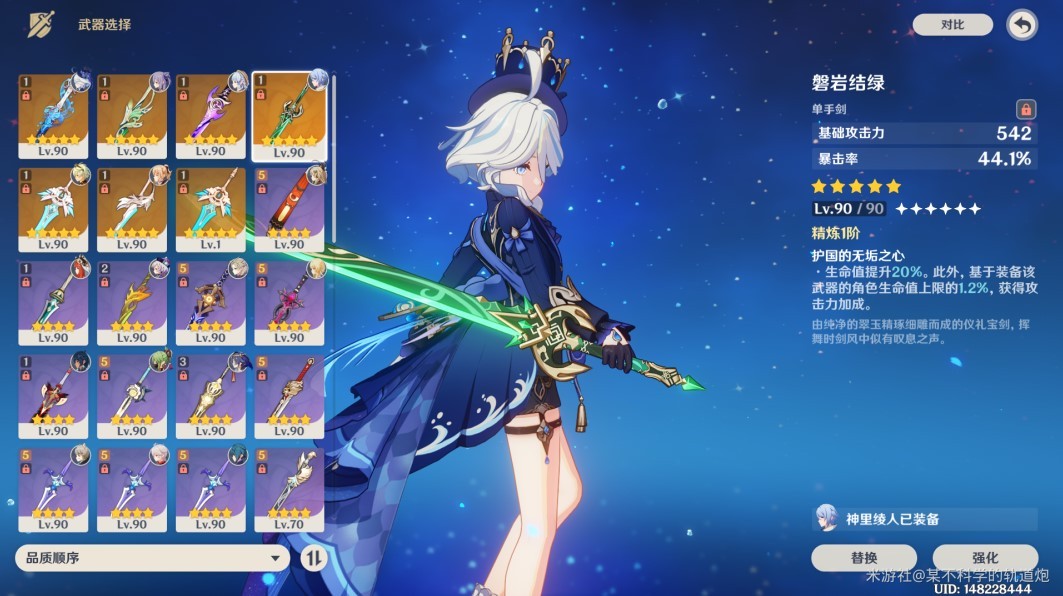Screen dimensions: 1063x596
Task: Toggle the sort order direction button
Action: 313,558
